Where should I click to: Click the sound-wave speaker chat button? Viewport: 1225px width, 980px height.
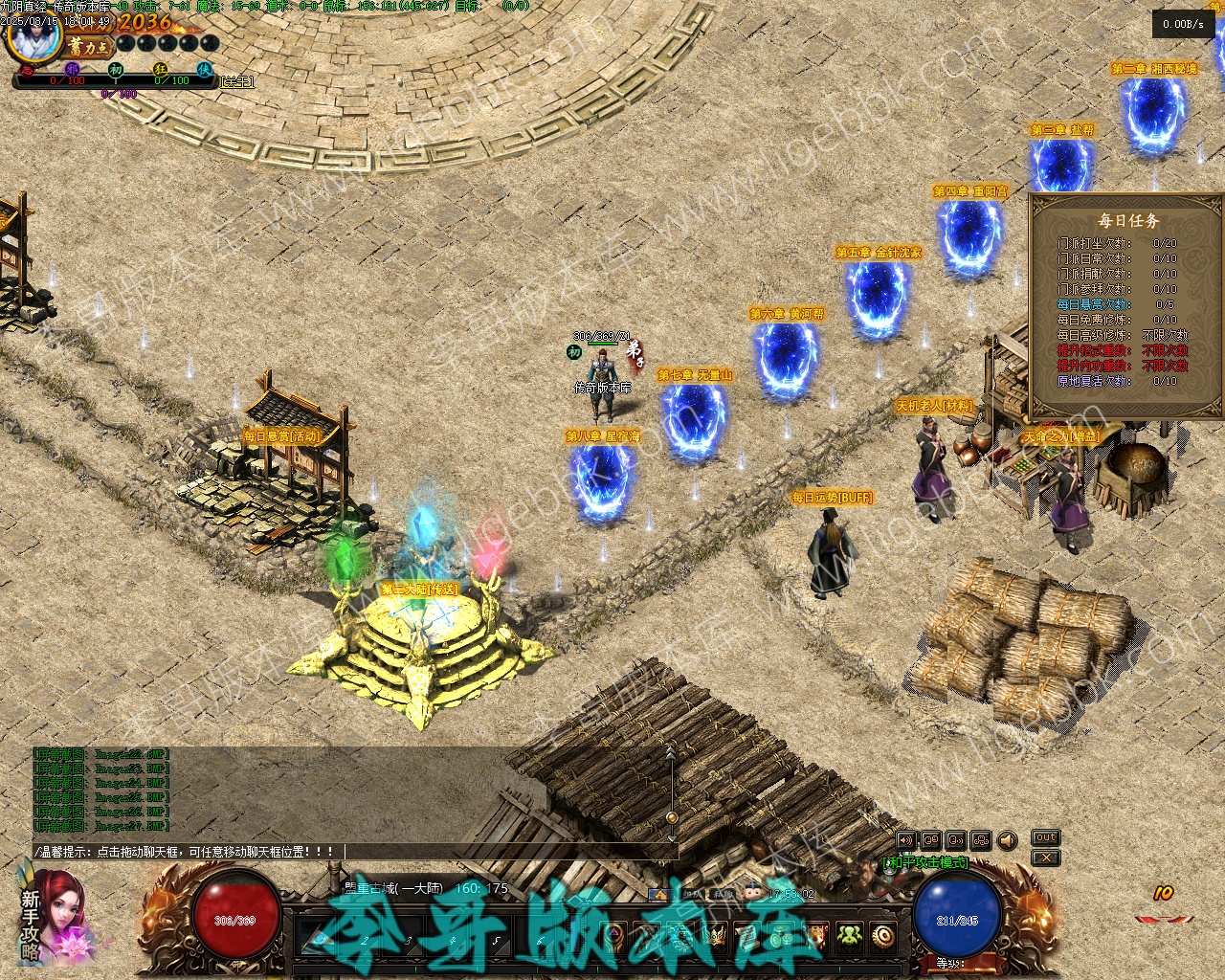pos(905,840)
